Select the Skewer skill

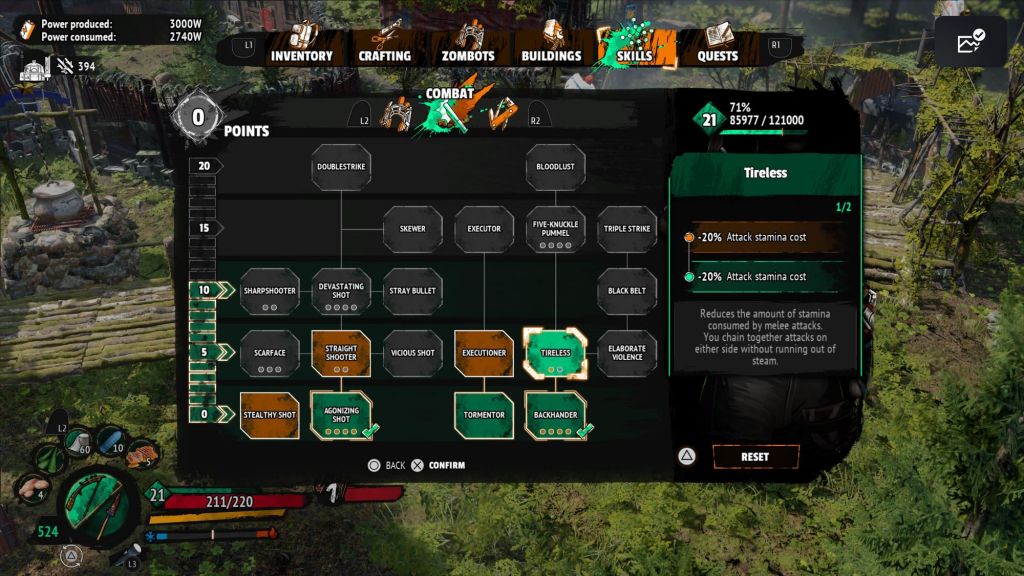click(x=412, y=229)
